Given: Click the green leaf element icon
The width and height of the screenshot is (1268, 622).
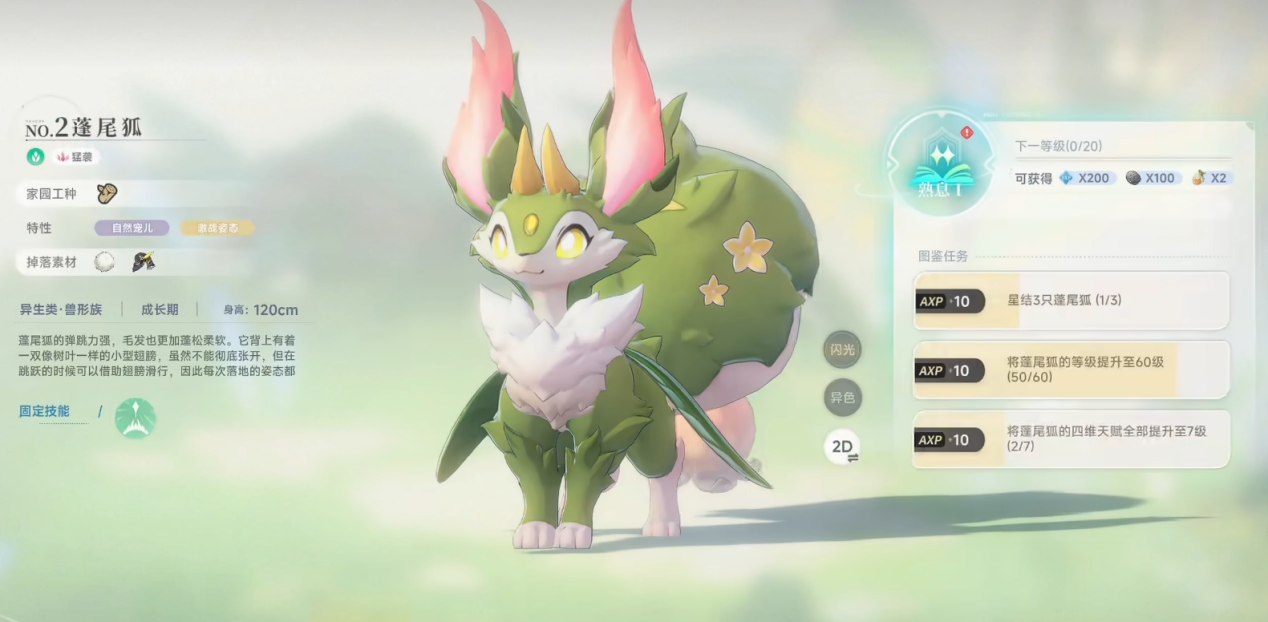Looking at the screenshot, I should pyautogui.click(x=35, y=157).
